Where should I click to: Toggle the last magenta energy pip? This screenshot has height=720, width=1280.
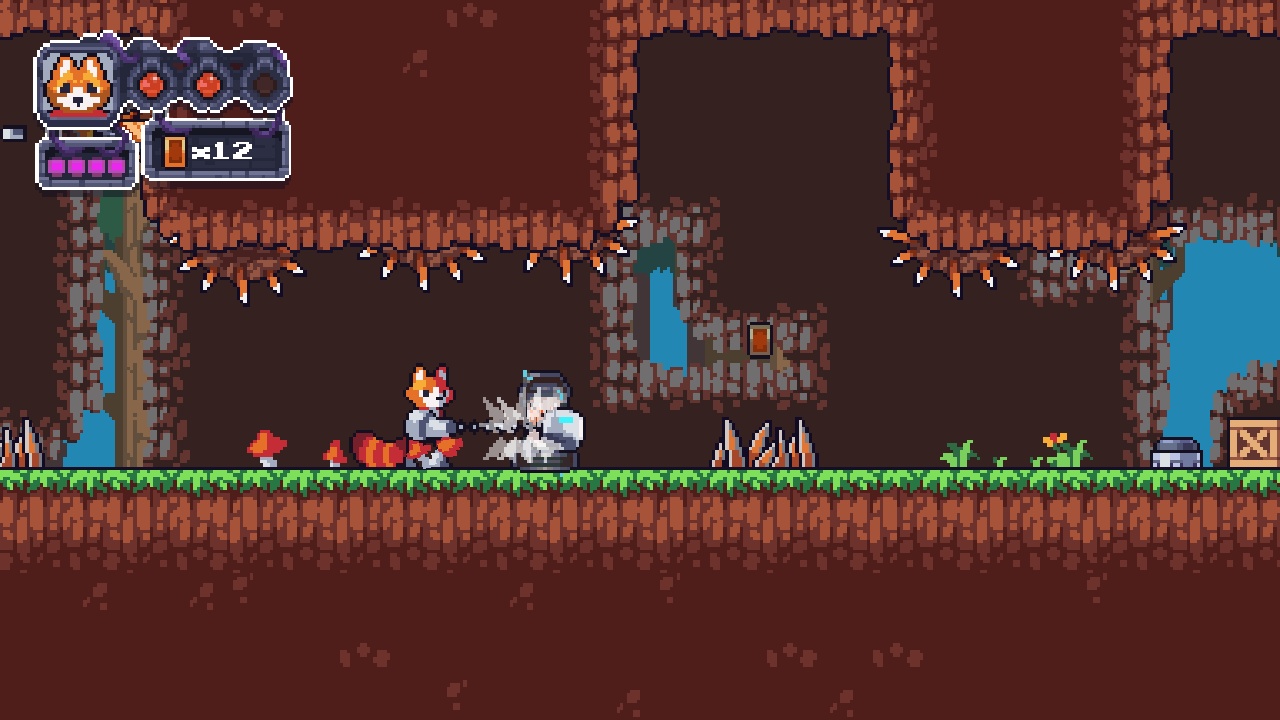(116, 165)
